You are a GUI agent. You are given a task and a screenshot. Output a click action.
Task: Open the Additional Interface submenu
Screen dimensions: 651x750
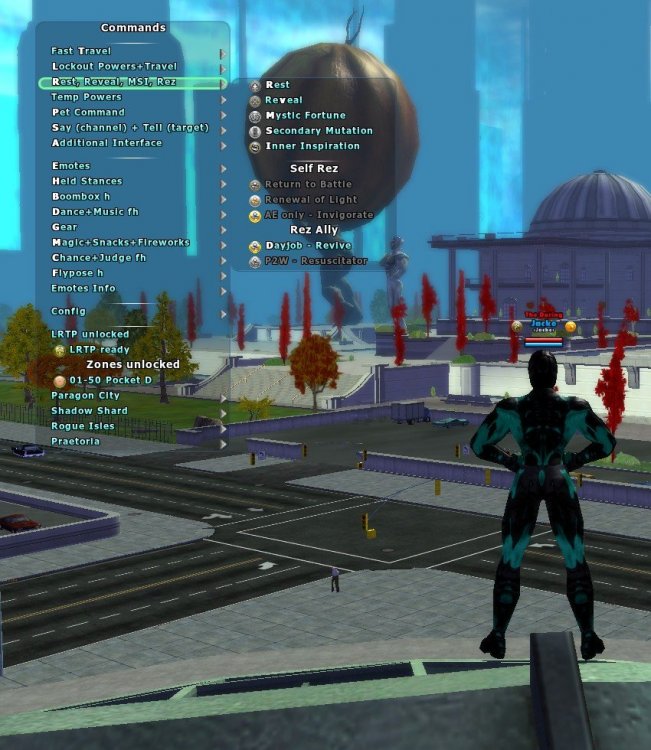(106, 143)
